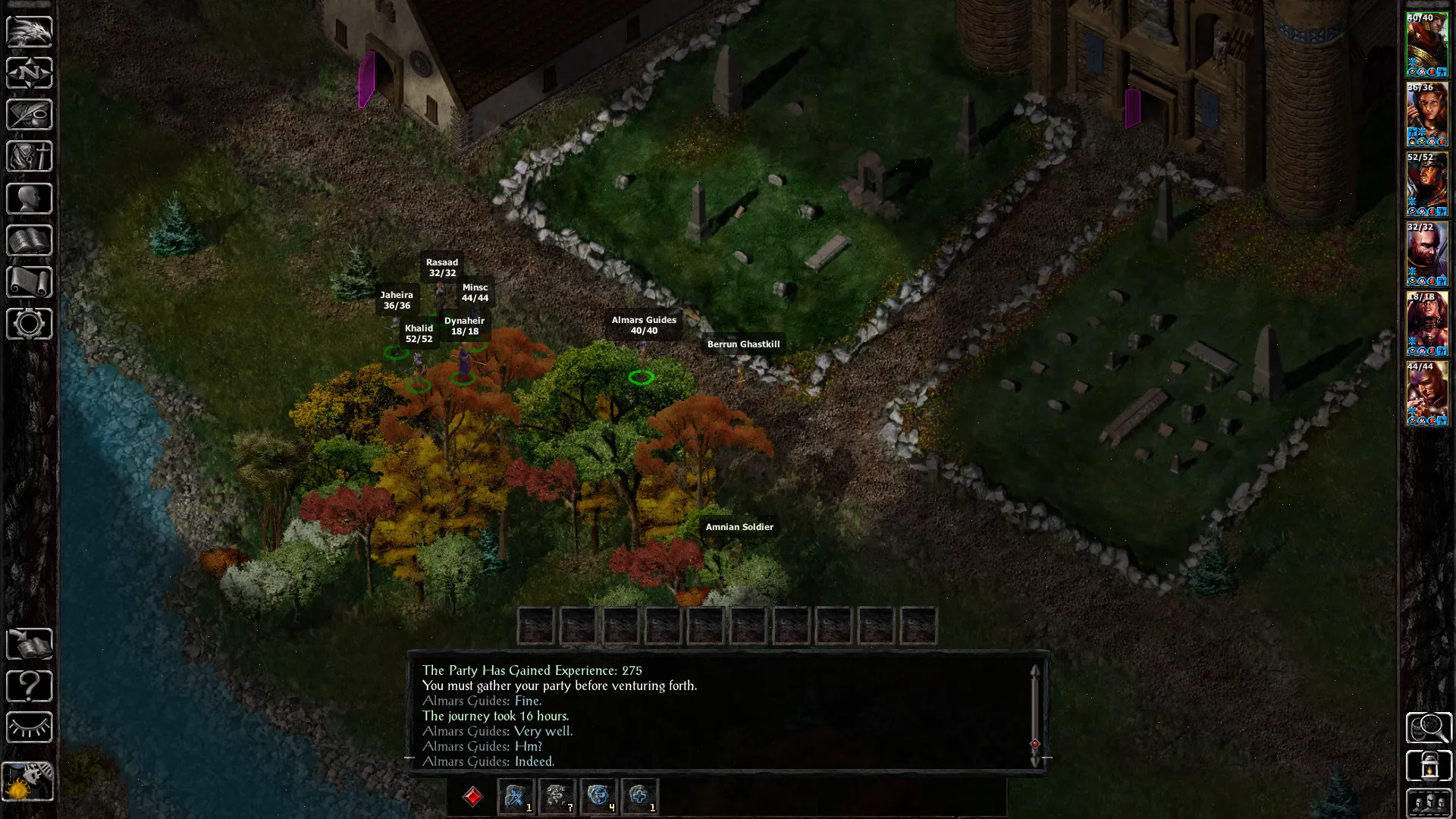Select Minsc's portrait showing 44/44
The width and height of the screenshot is (1456, 819).
(1427, 394)
